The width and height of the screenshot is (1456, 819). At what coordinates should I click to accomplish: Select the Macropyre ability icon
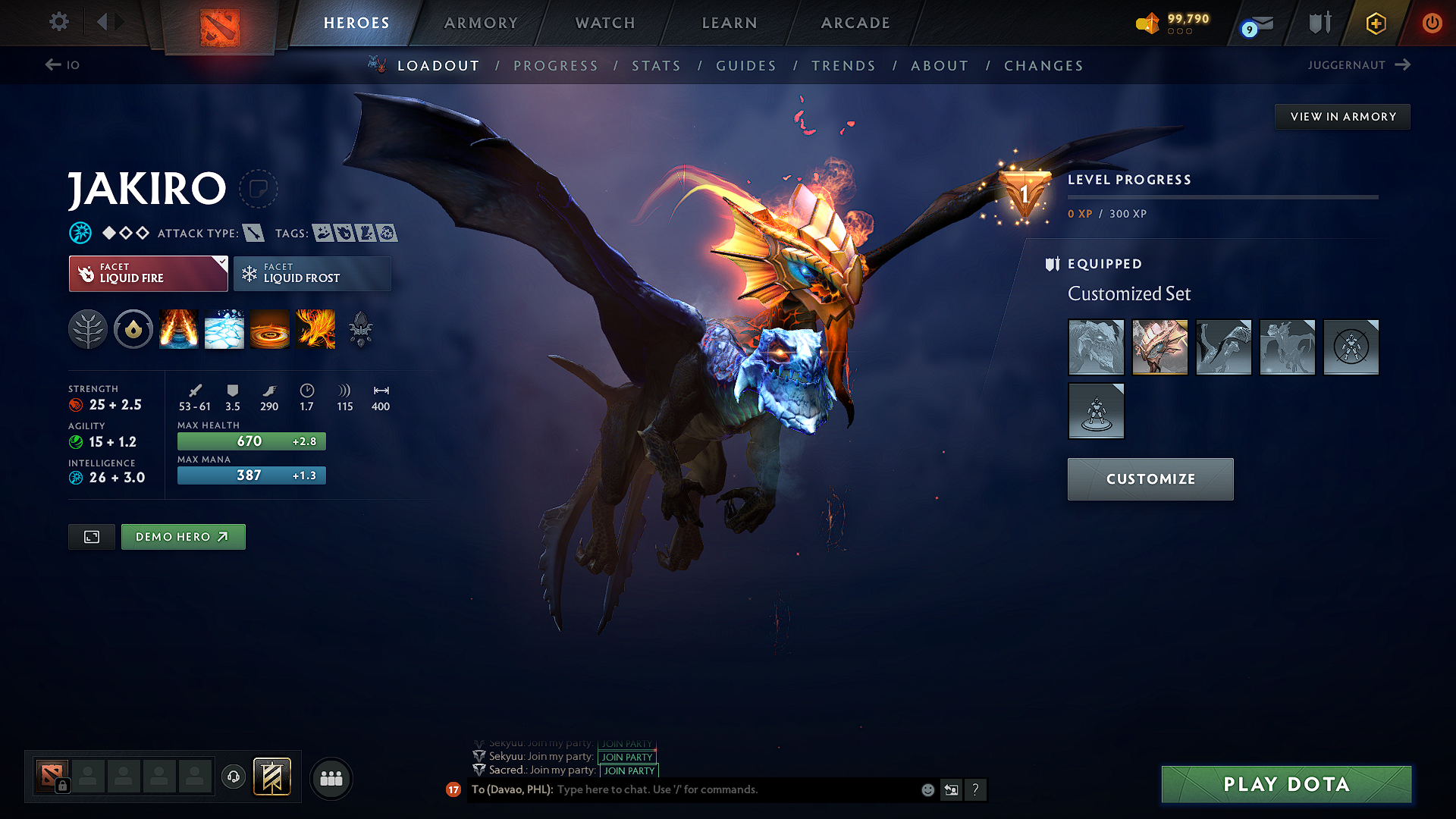315,329
